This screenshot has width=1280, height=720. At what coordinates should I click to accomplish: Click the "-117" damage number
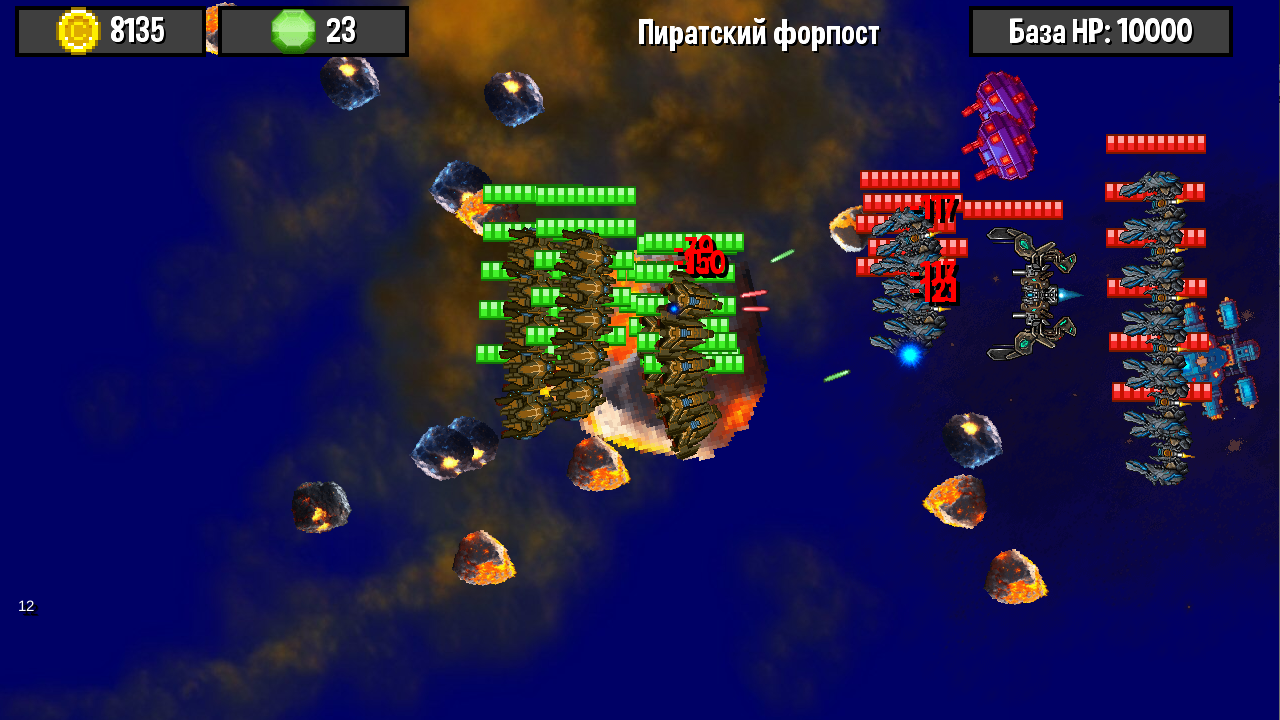(938, 211)
